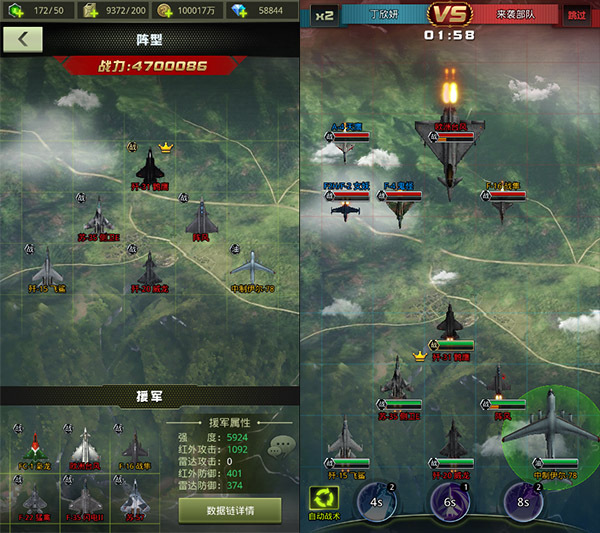
Task: Activate the skill with 4s cooldown
Action: point(376,501)
